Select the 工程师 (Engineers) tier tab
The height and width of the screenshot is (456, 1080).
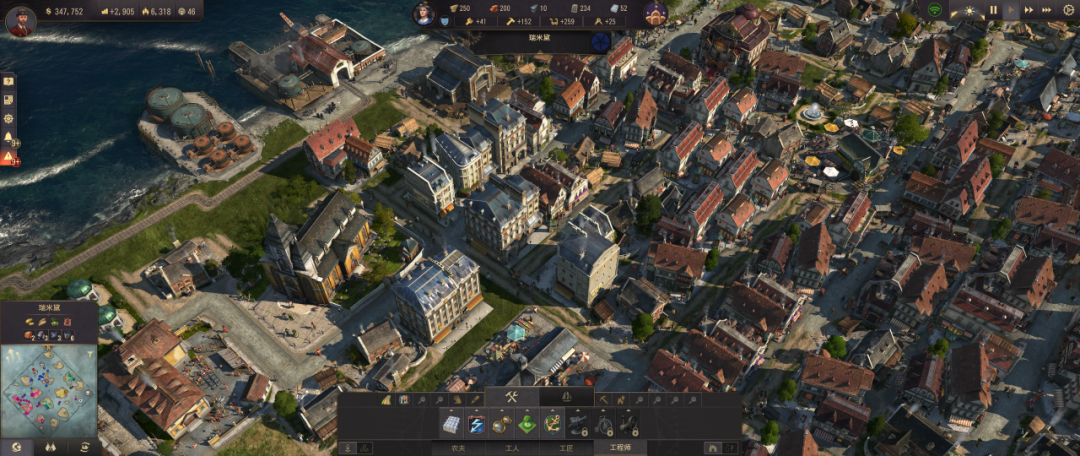[x=620, y=449]
